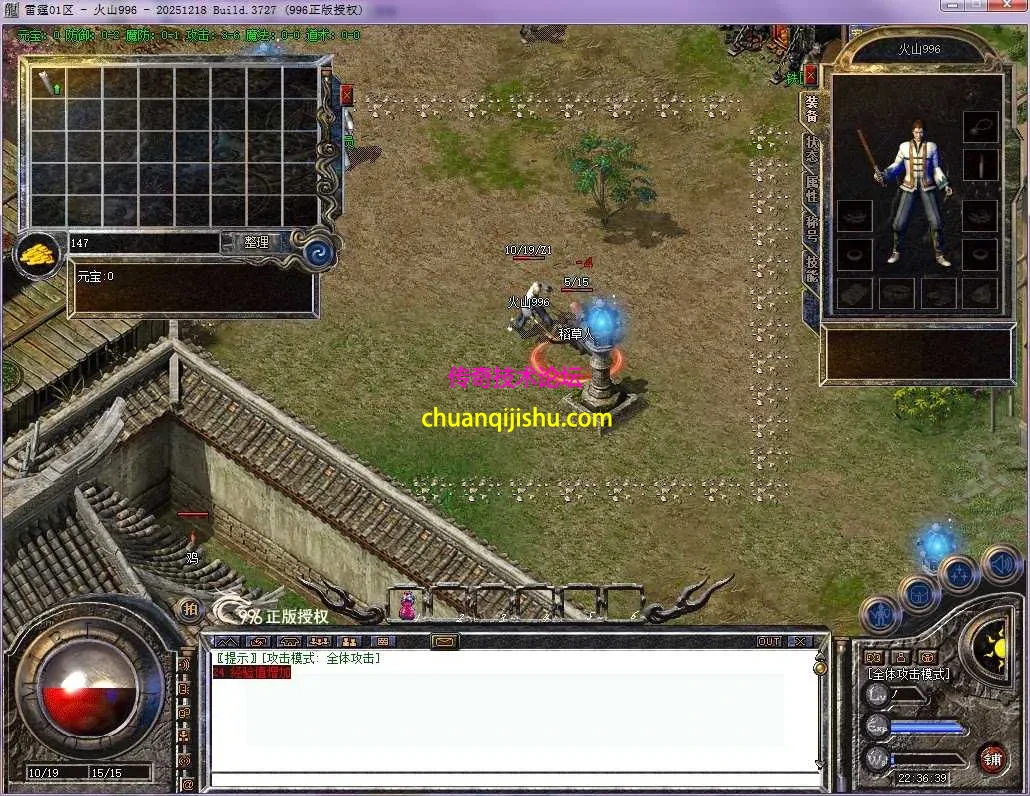This screenshot has height=796, width=1030.
Task: Toggle sound with the speaker button
Action: tap(1000, 565)
